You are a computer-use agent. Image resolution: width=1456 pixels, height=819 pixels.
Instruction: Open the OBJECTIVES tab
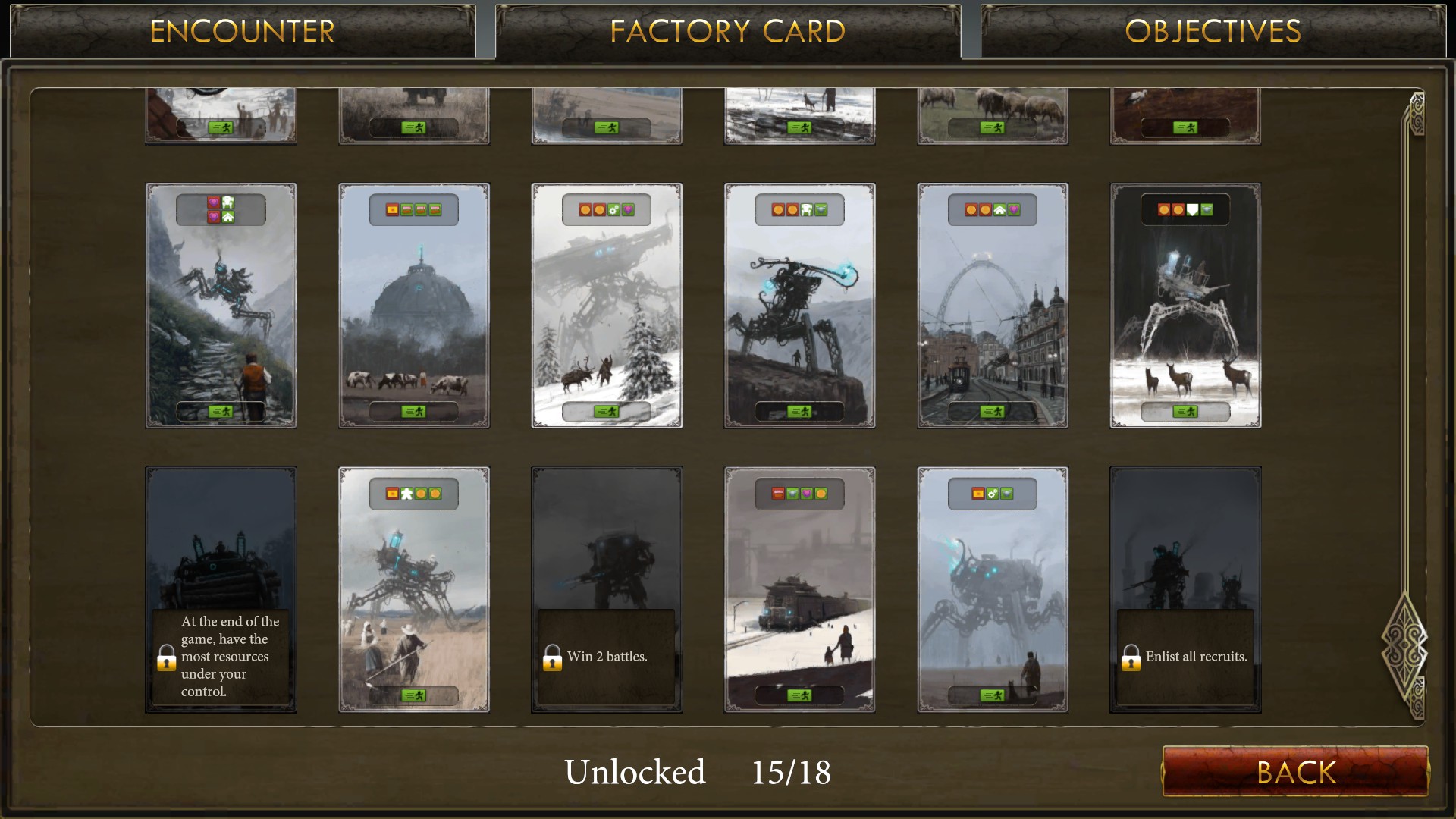(1213, 31)
